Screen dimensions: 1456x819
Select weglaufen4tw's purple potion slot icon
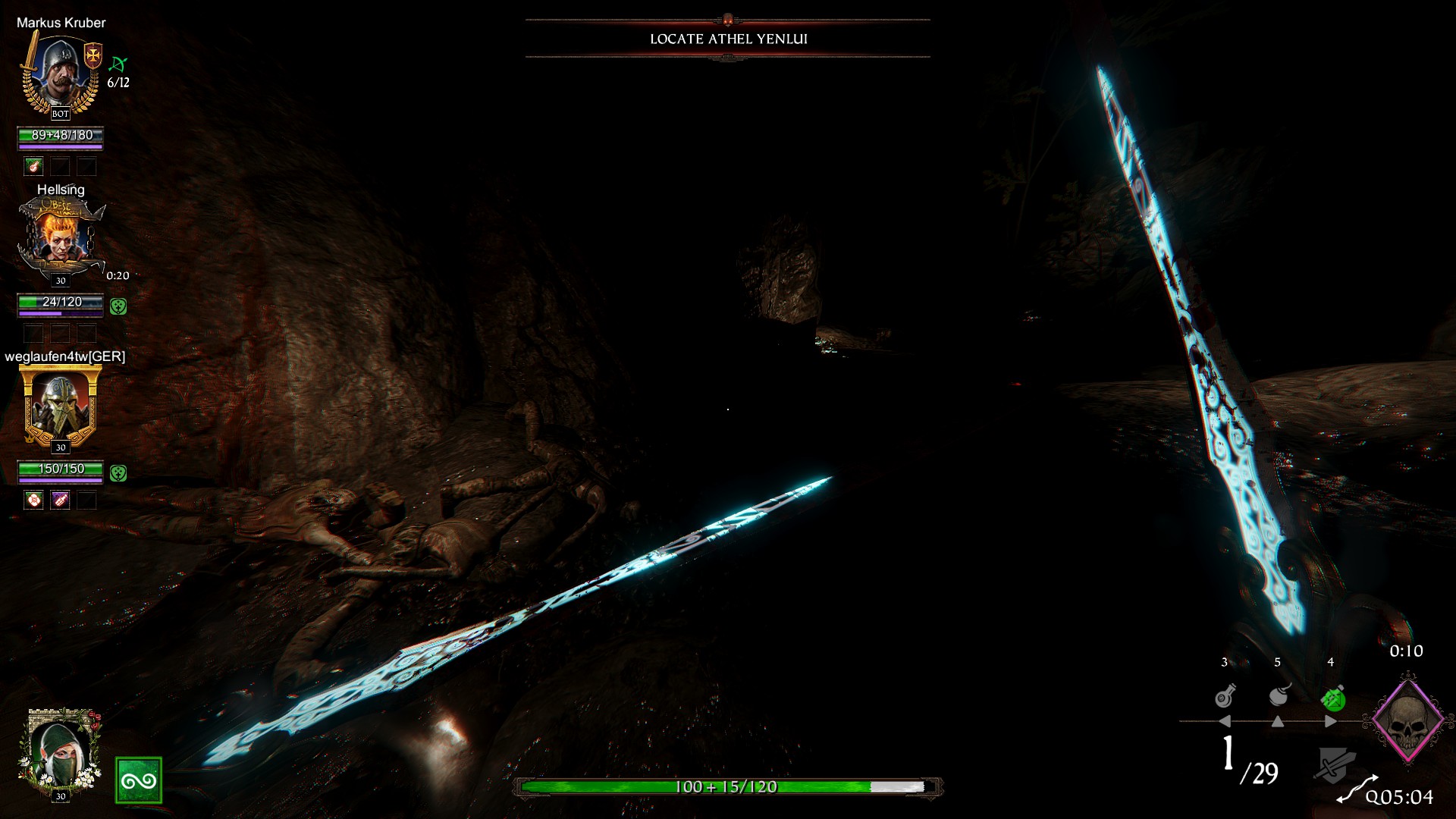pos(61,500)
